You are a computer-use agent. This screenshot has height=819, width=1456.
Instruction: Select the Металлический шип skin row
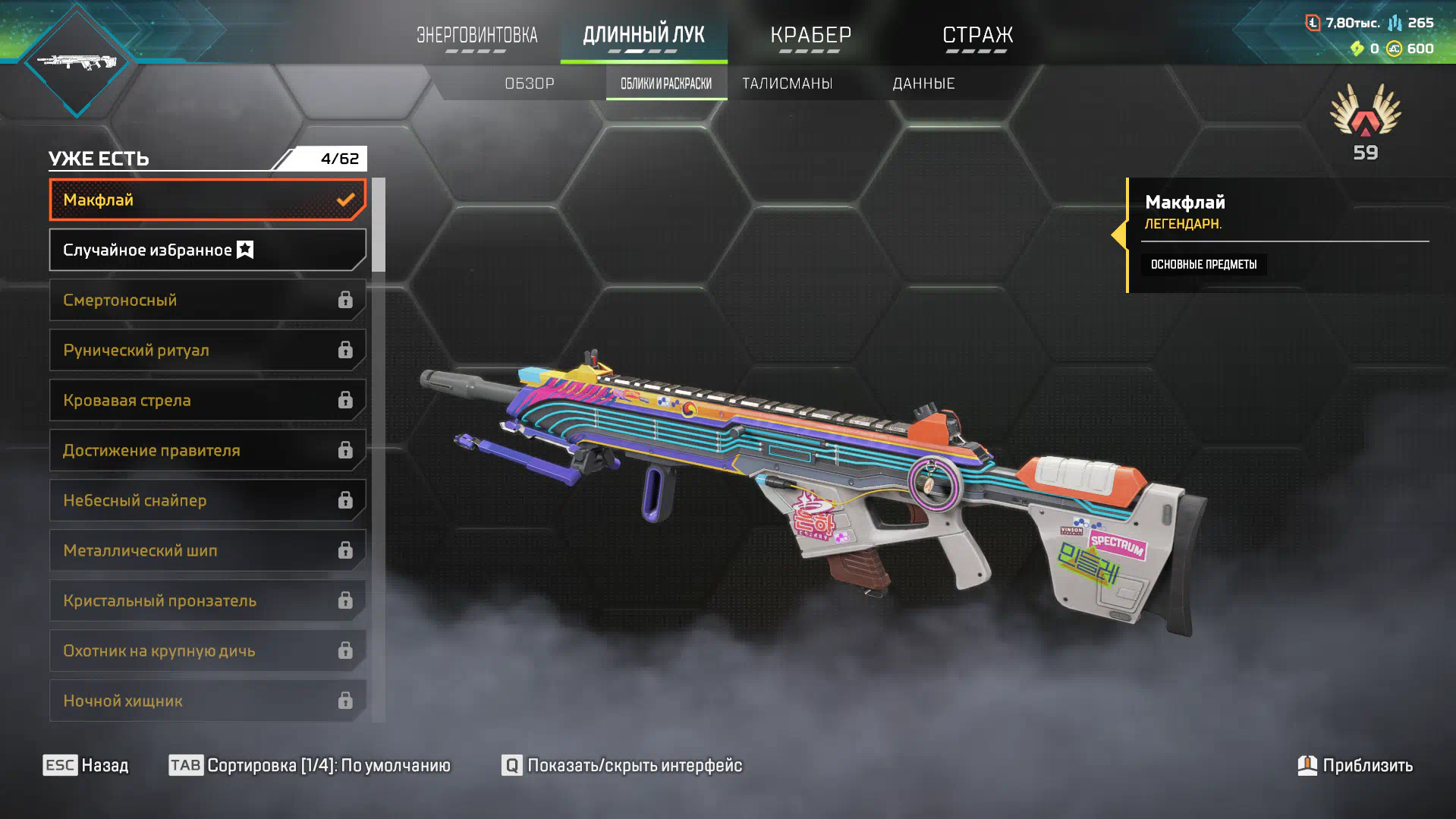pos(207,550)
